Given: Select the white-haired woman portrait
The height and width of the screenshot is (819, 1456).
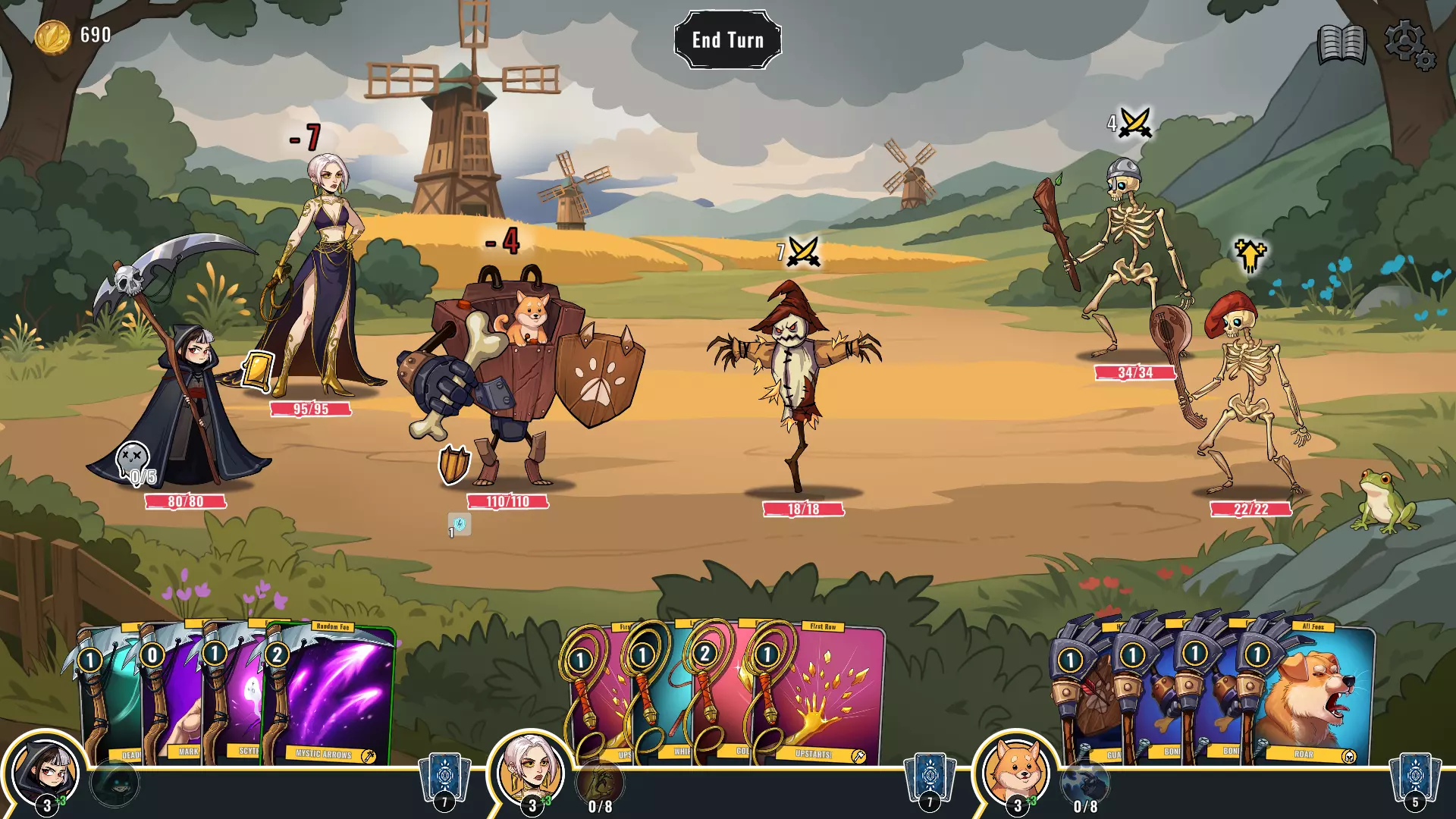Looking at the screenshot, I should click(x=529, y=773).
